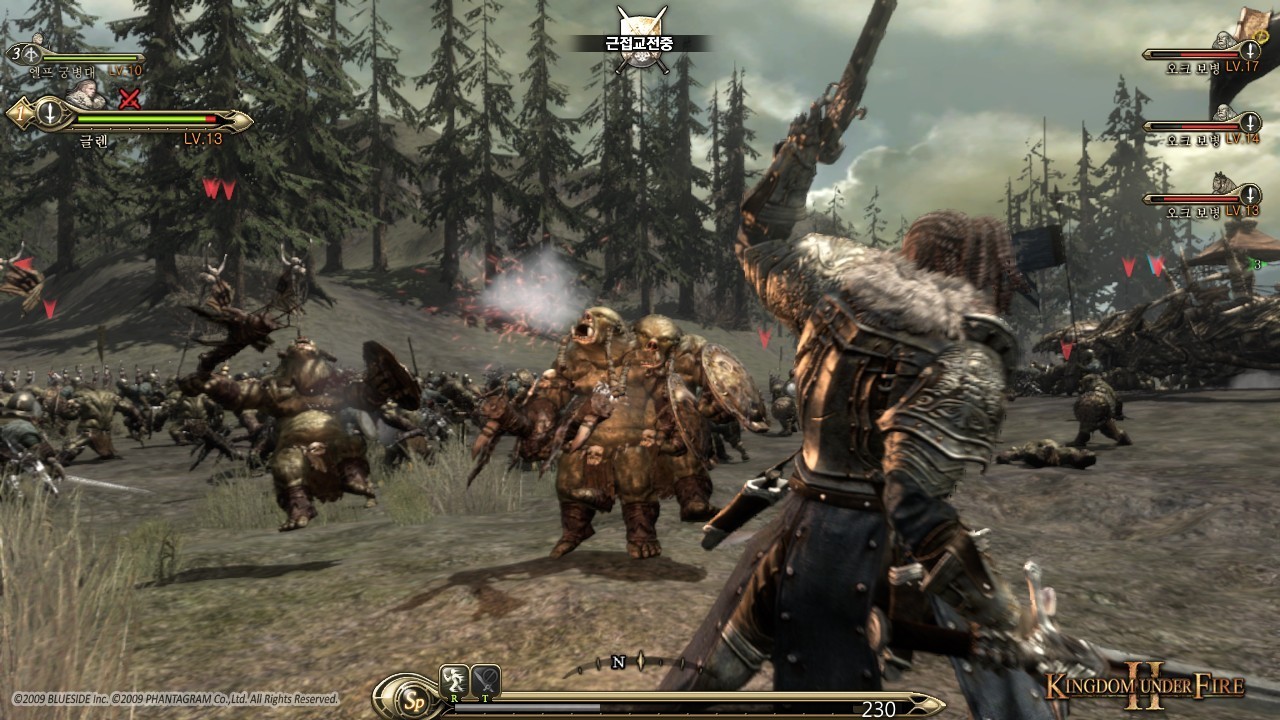Select the R skill icon showing kicking figure
The width and height of the screenshot is (1280, 720).
tap(454, 680)
